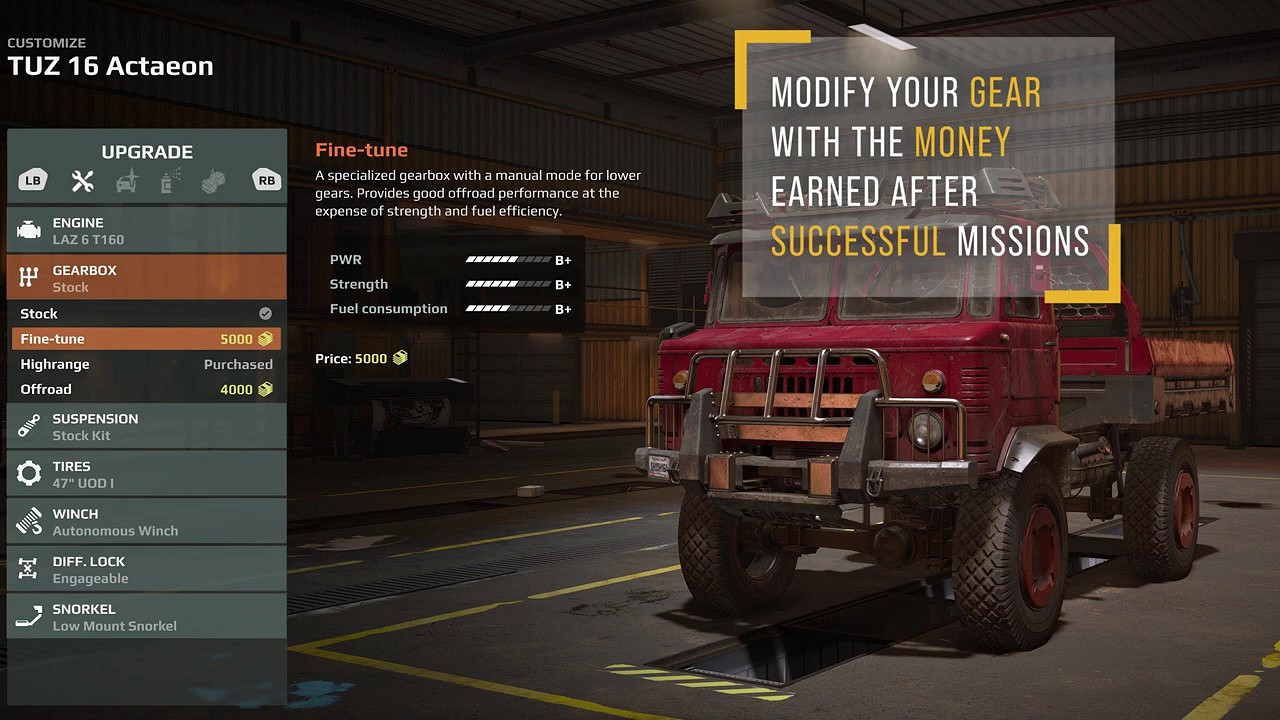1280x720 pixels.
Task: Open the Engine upgrade category
Action: point(146,230)
